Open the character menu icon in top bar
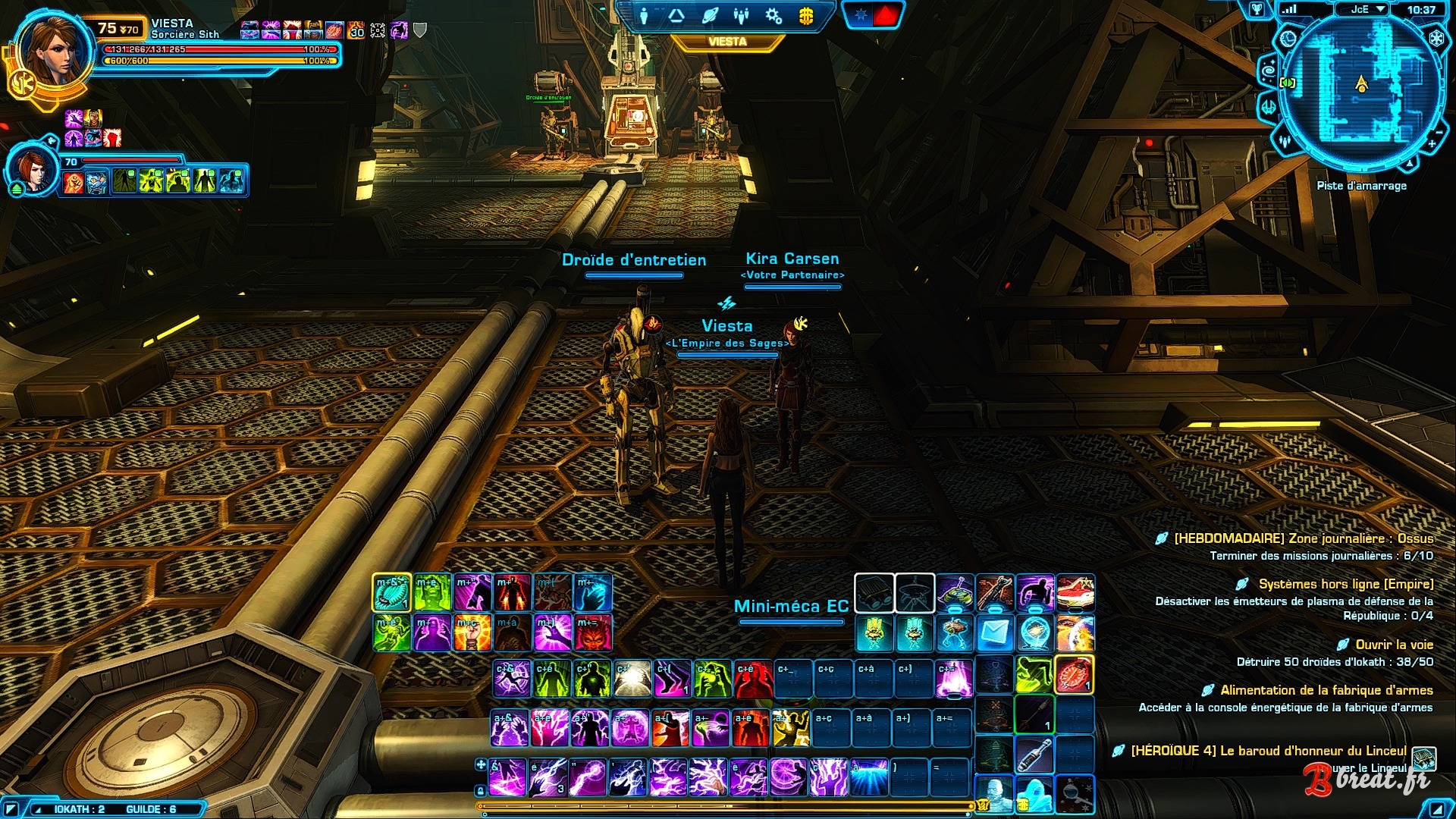The image size is (1456, 819). click(x=644, y=16)
